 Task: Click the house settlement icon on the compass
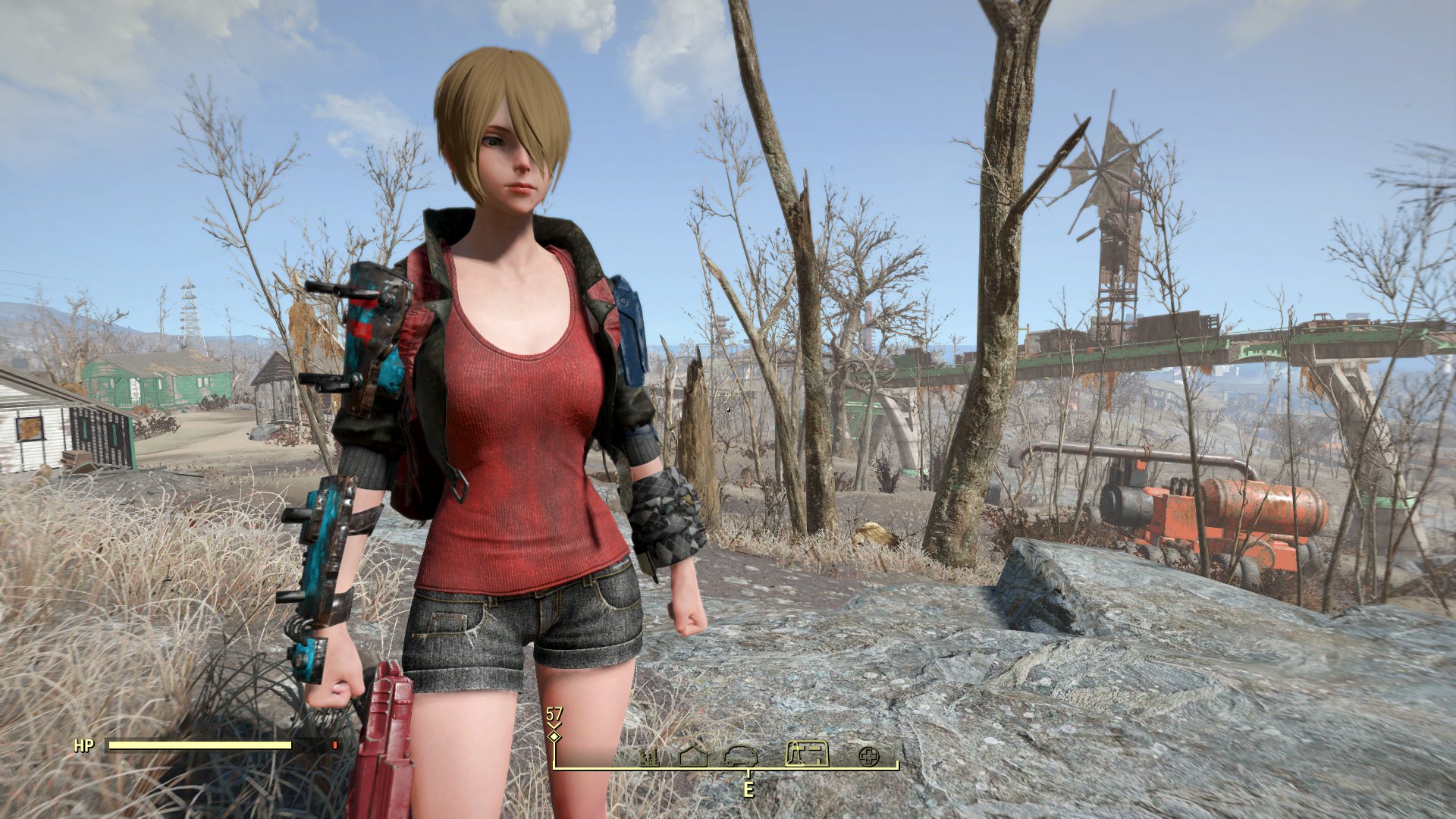pyautogui.click(x=692, y=755)
